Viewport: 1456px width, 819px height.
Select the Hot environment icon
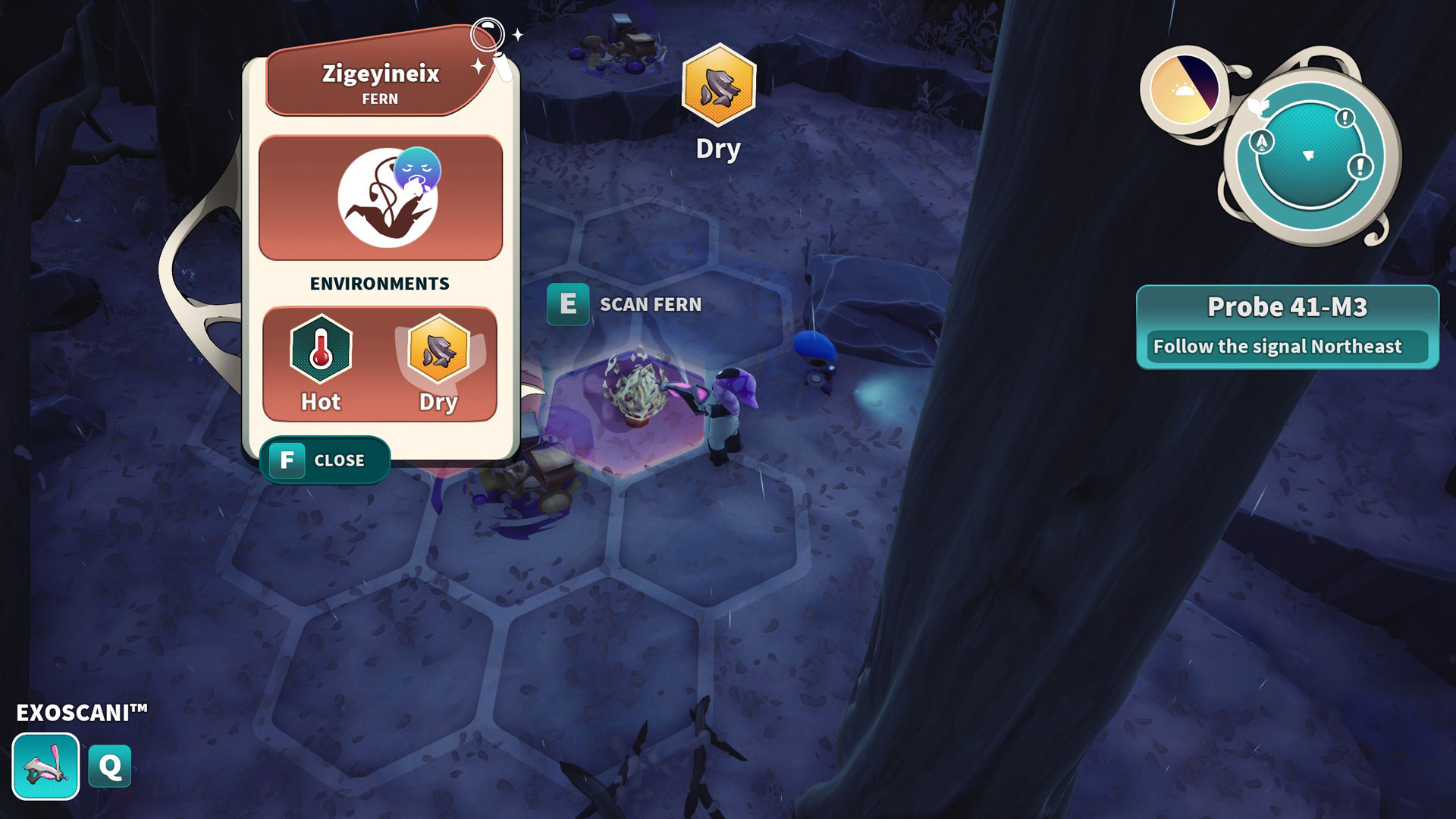pos(321,350)
